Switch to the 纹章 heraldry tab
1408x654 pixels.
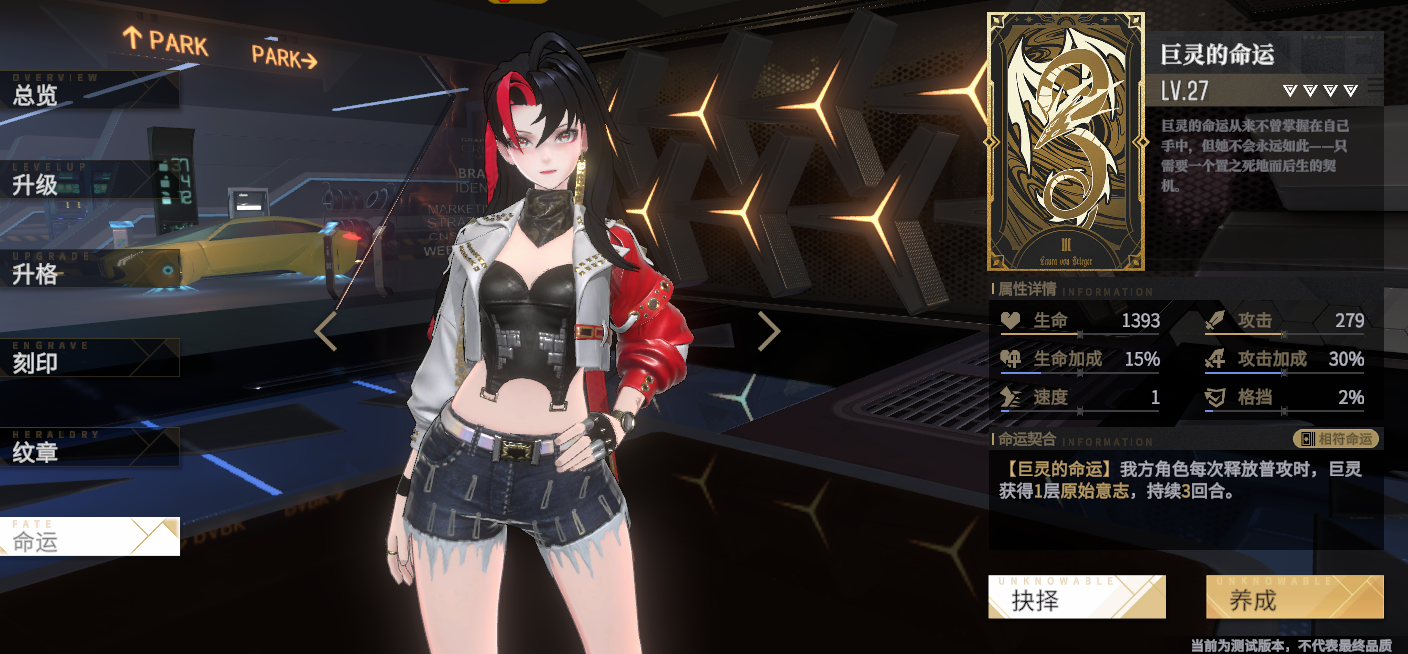point(89,448)
